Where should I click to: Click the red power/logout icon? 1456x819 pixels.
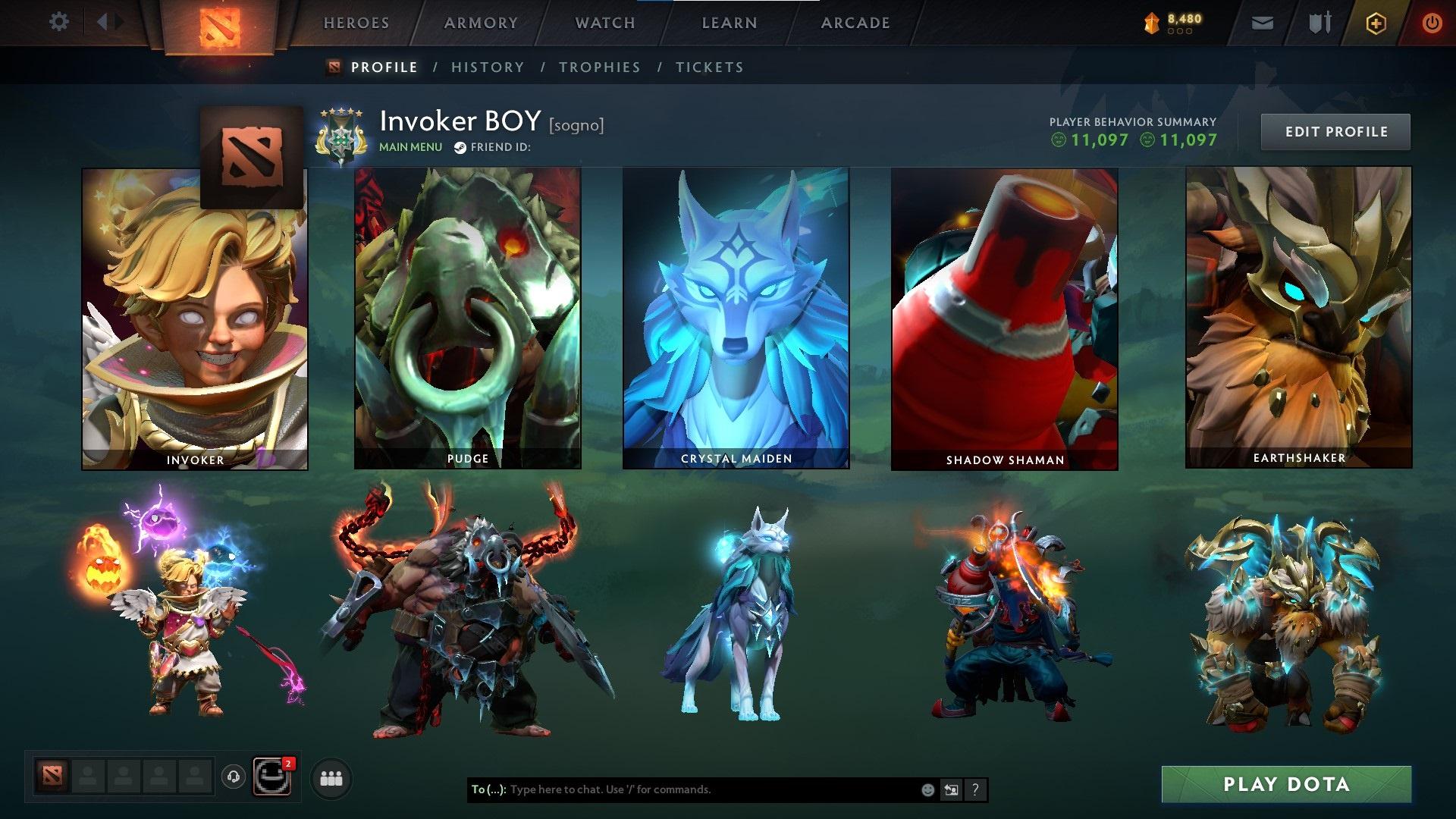click(1432, 23)
